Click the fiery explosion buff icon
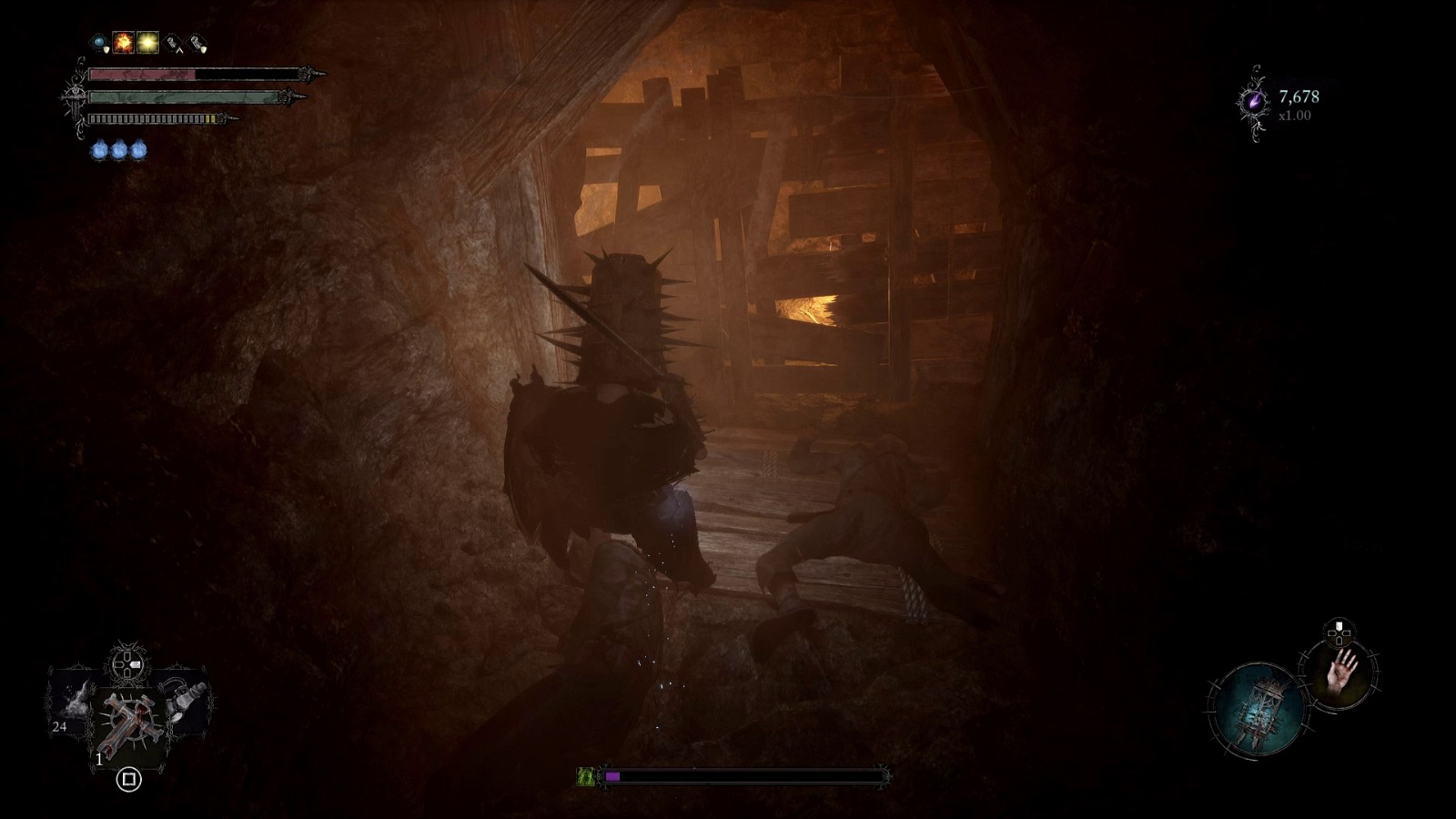Viewport: 1456px width, 819px height. [x=123, y=43]
